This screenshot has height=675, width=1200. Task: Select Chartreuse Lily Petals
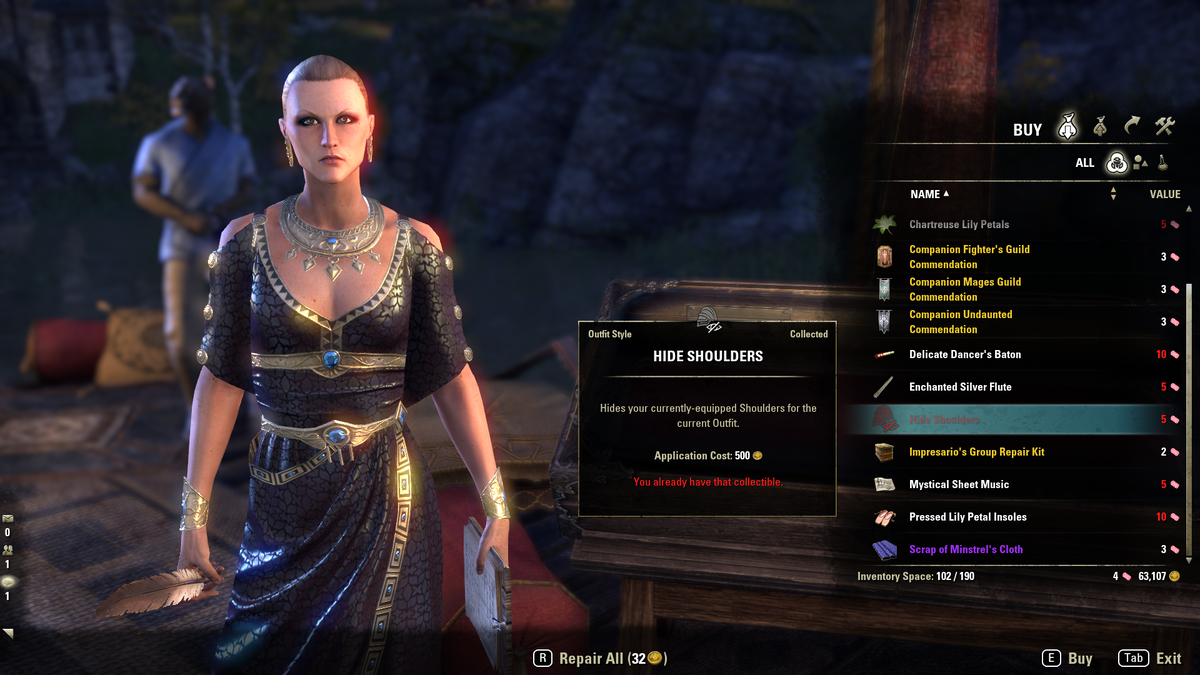(x=959, y=225)
